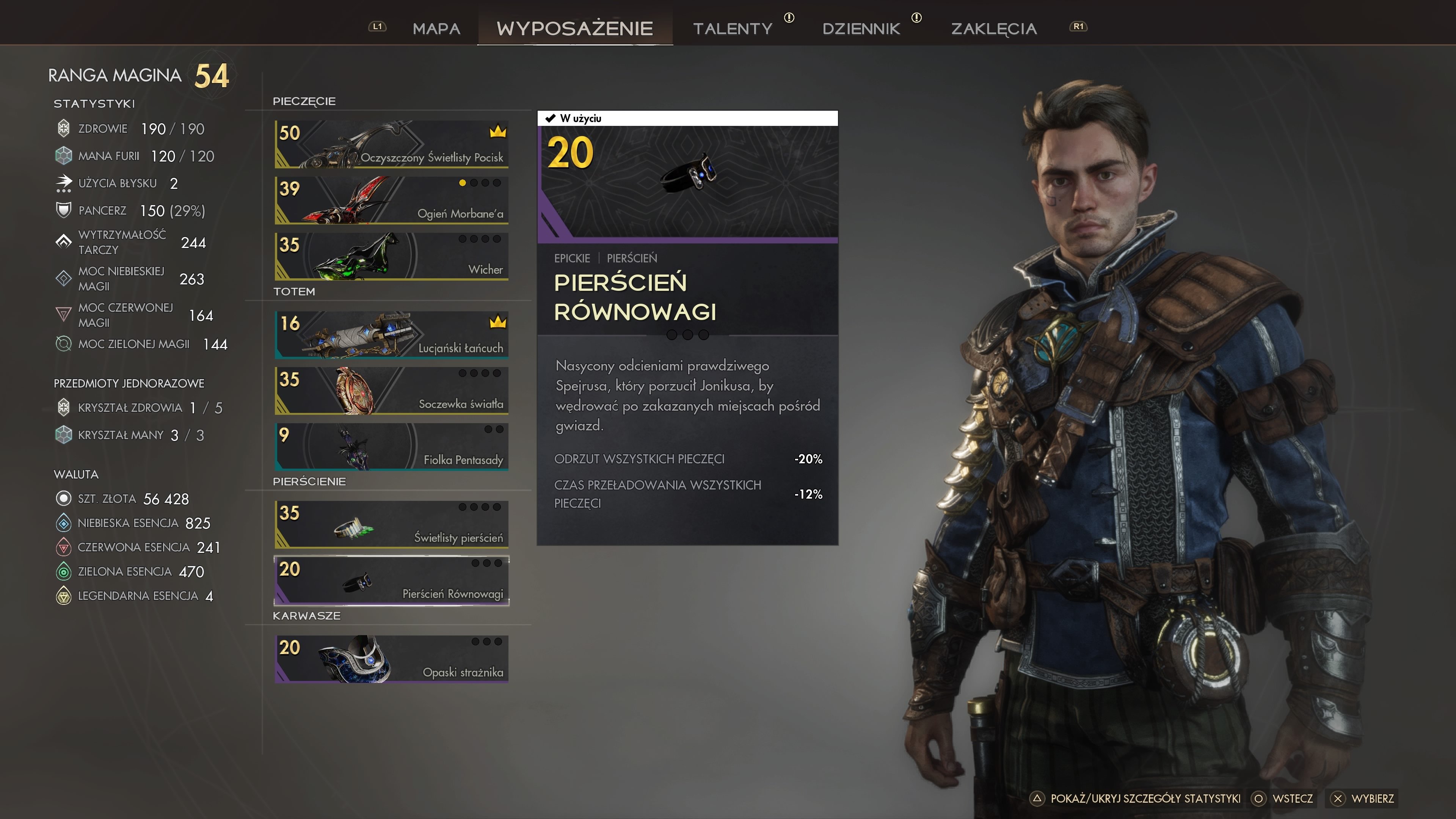Click the Pierścień Równowagi ring slot
The height and width of the screenshot is (819, 1456).
pyautogui.click(x=391, y=581)
